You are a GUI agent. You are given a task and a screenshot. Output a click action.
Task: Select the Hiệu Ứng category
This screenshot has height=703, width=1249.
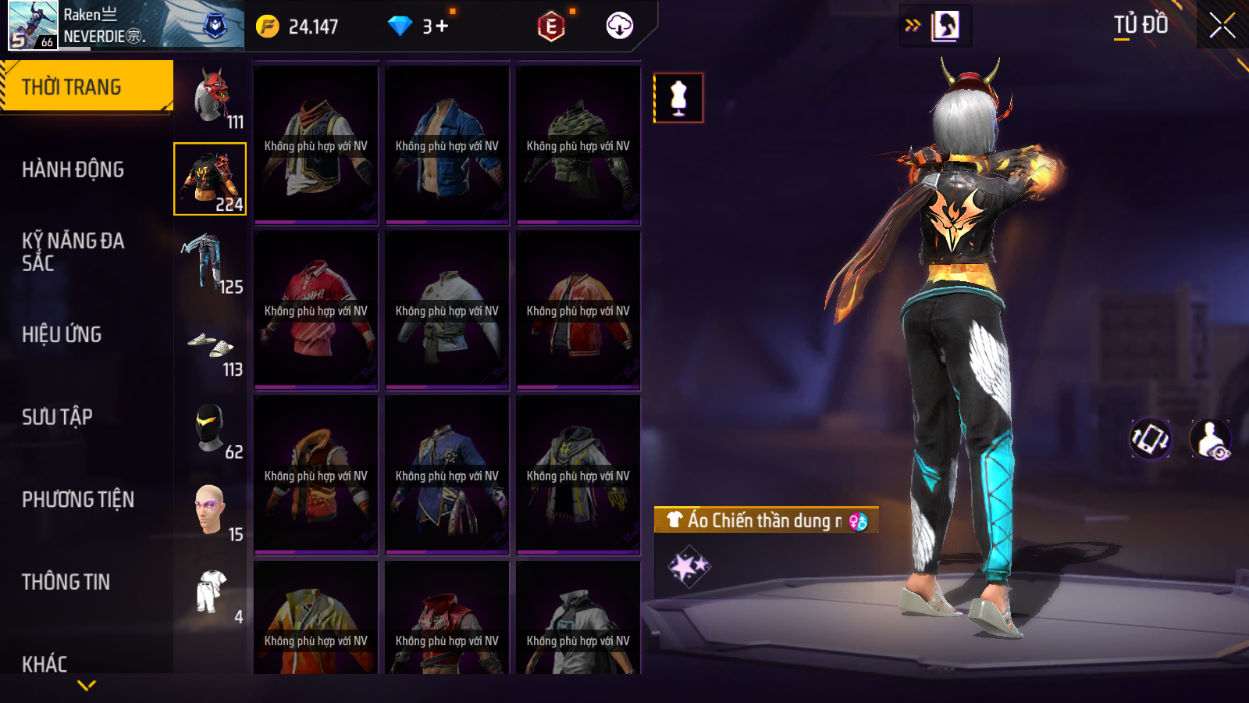pyautogui.click(x=62, y=335)
